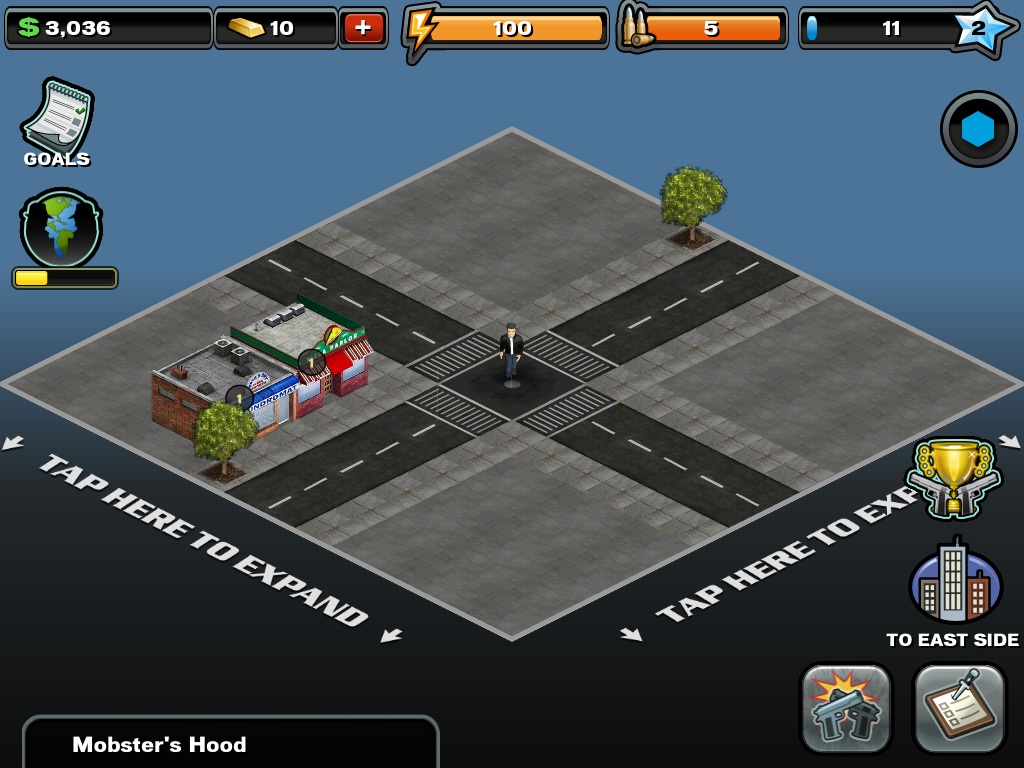Open the world globe map icon

[61, 227]
